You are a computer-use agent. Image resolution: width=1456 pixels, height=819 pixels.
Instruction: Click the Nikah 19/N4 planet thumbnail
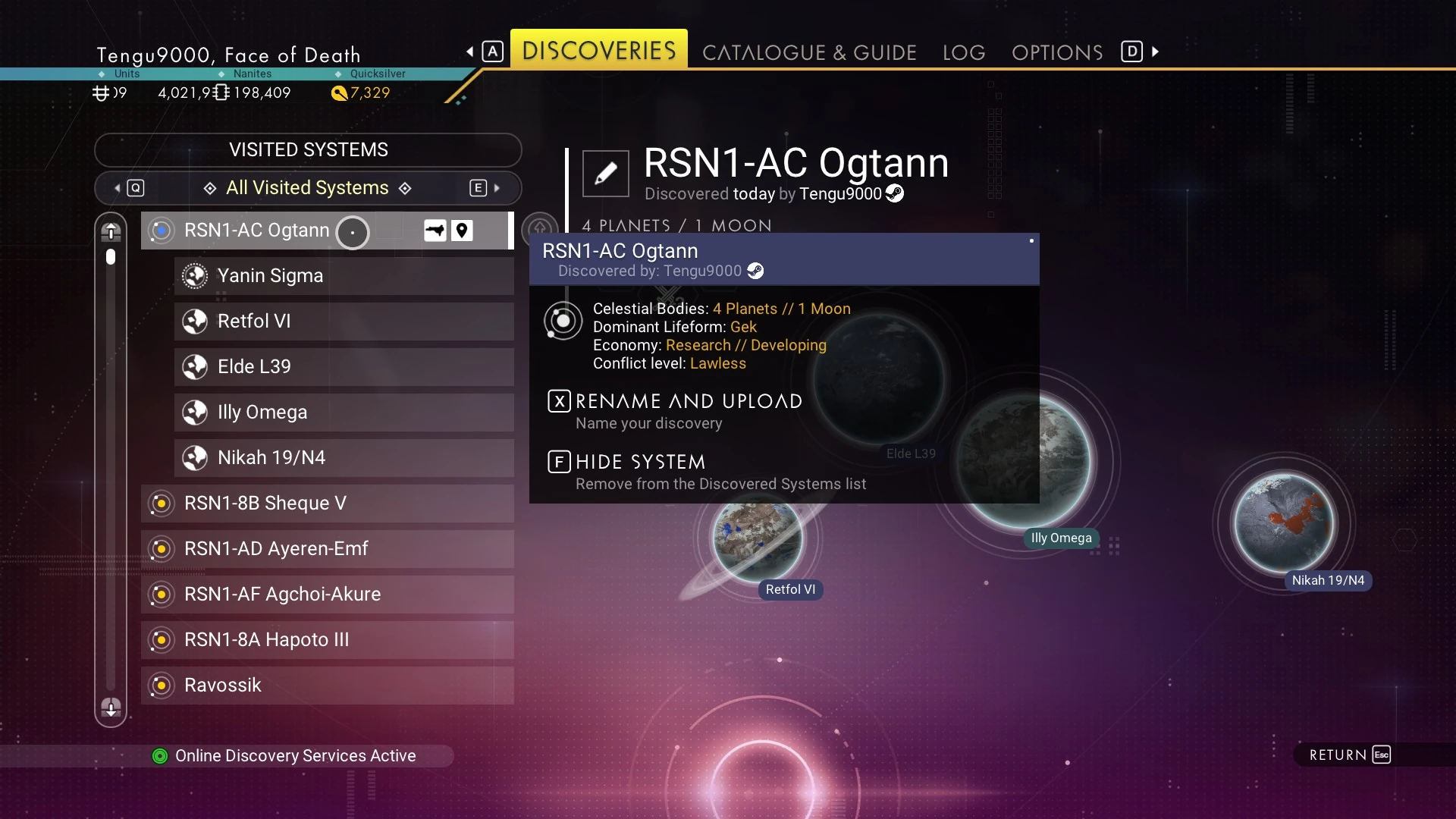pyautogui.click(x=1284, y=523)
